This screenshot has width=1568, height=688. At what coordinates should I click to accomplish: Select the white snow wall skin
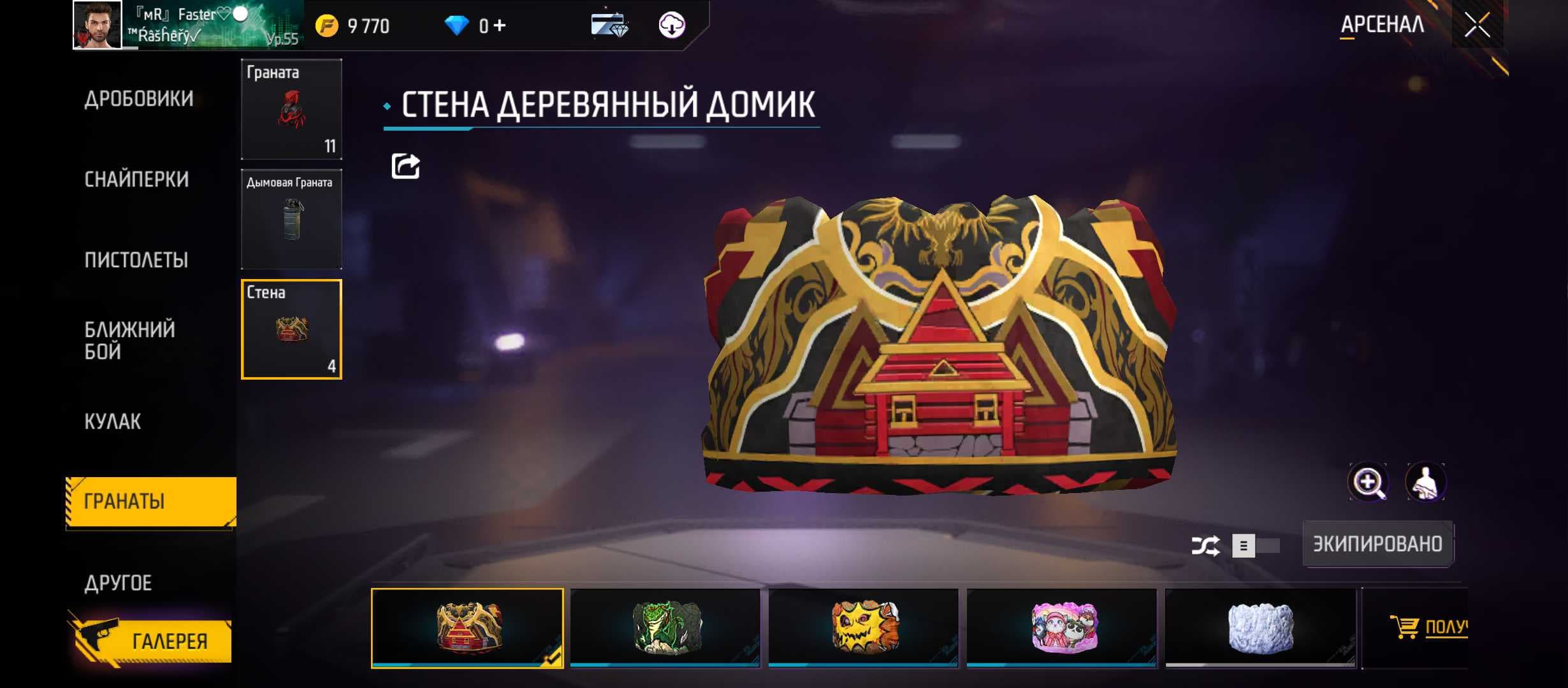1260,627
